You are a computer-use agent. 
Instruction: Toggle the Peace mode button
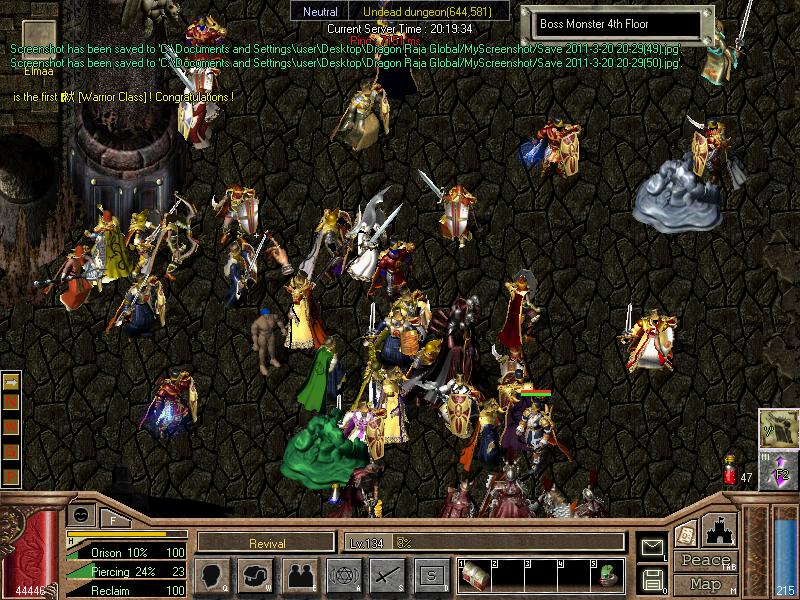point(705,561)
